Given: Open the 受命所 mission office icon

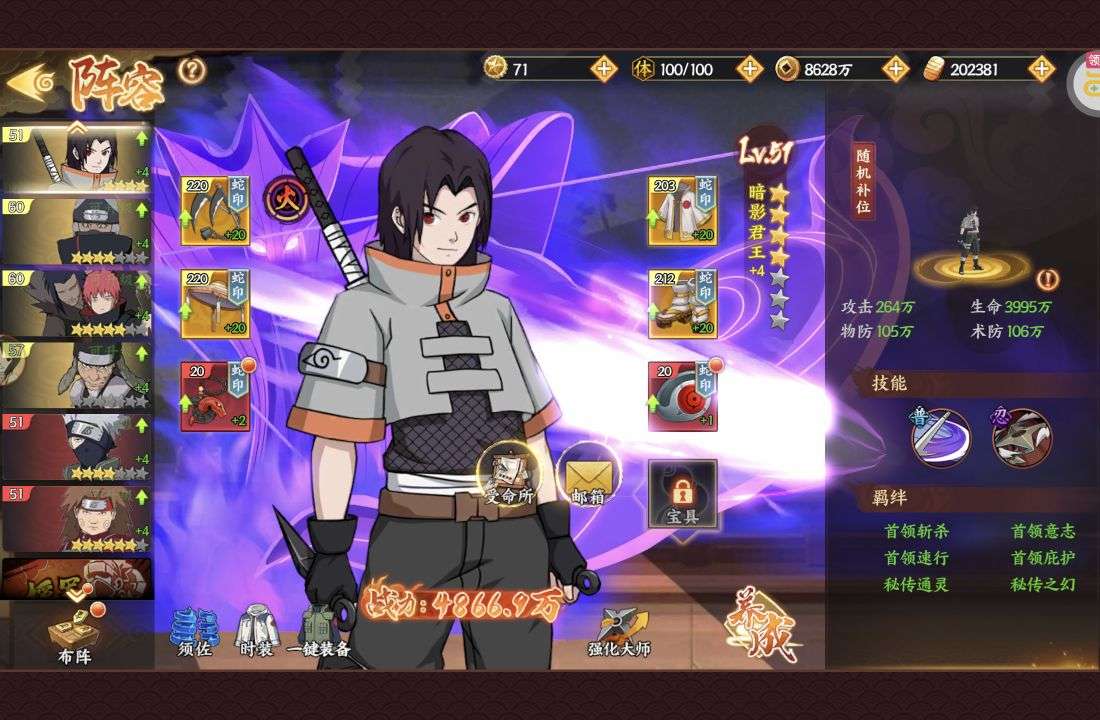Looking at the screenshot, I should pos(508,475).
